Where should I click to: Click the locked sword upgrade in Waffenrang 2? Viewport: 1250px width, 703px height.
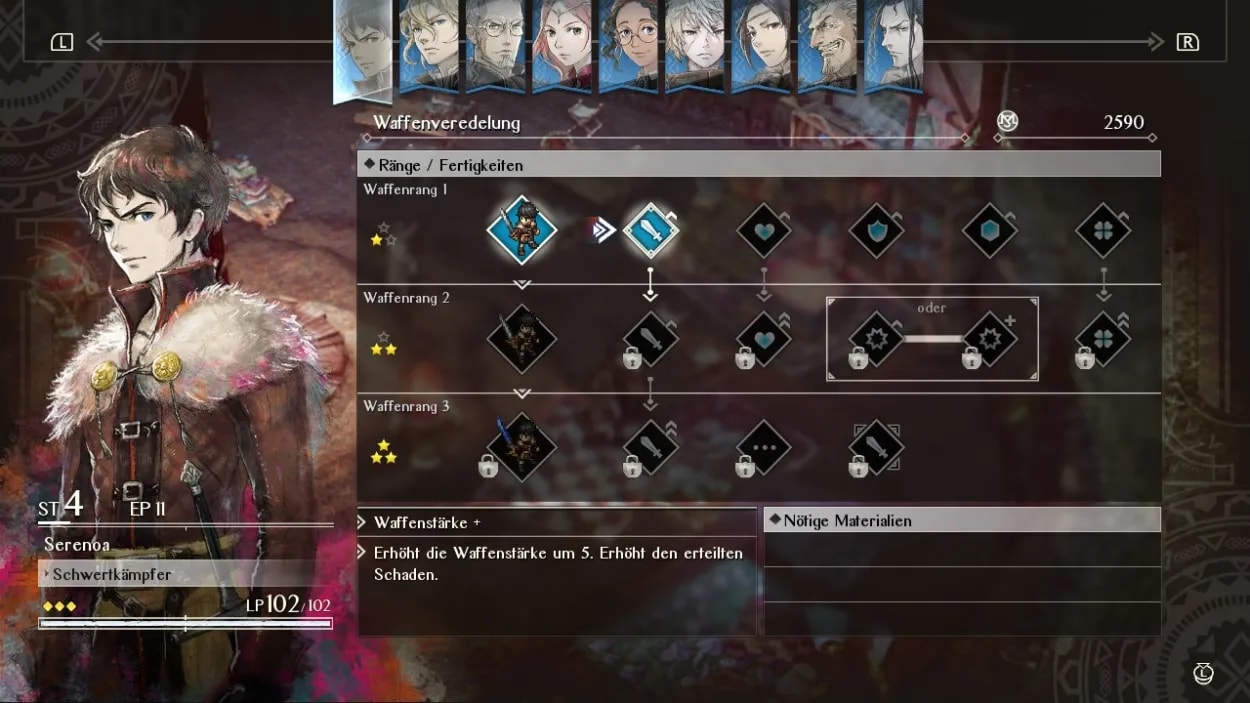point(651,339)
